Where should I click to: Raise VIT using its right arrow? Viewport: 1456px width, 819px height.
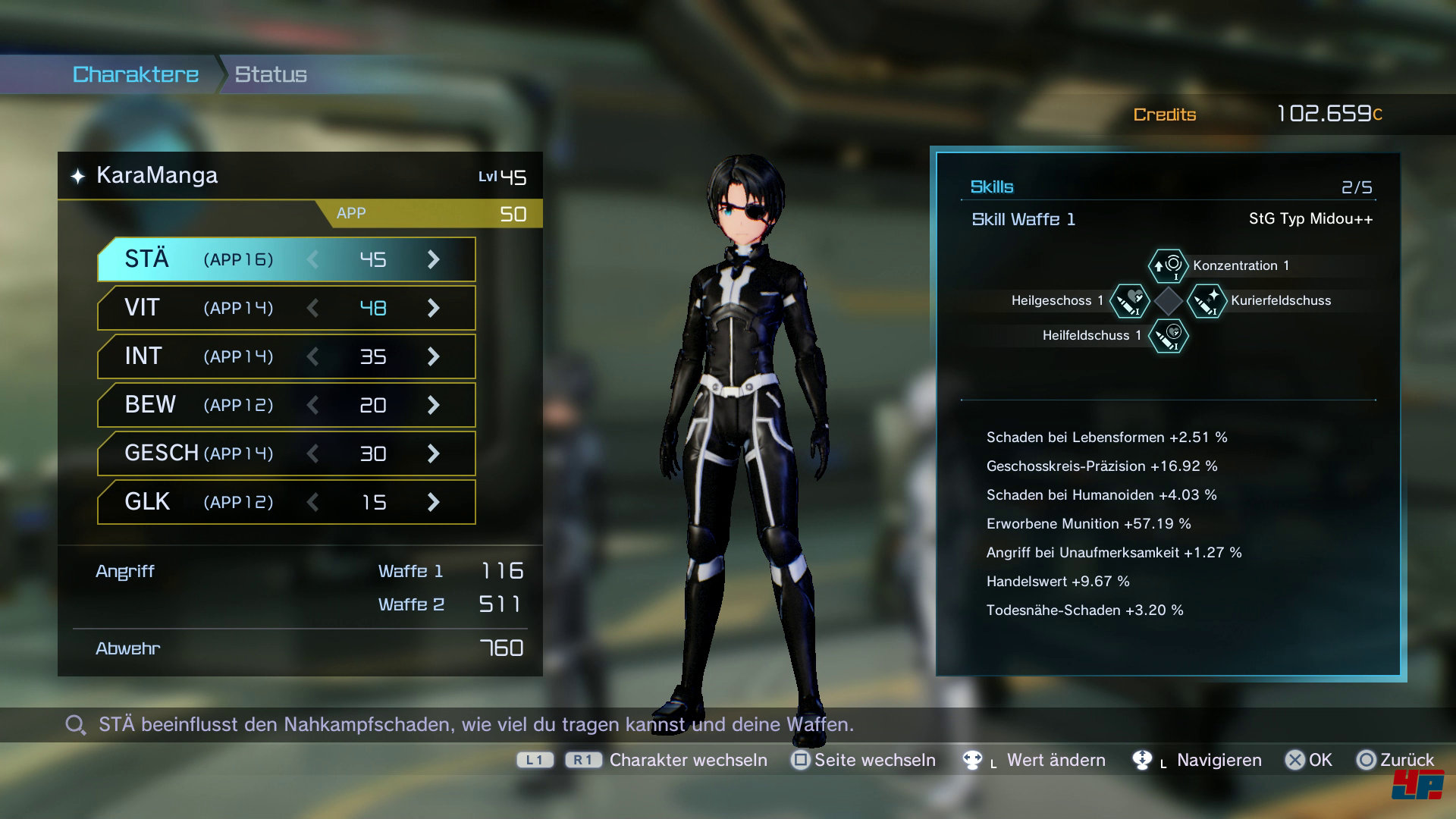click(433, 308)
